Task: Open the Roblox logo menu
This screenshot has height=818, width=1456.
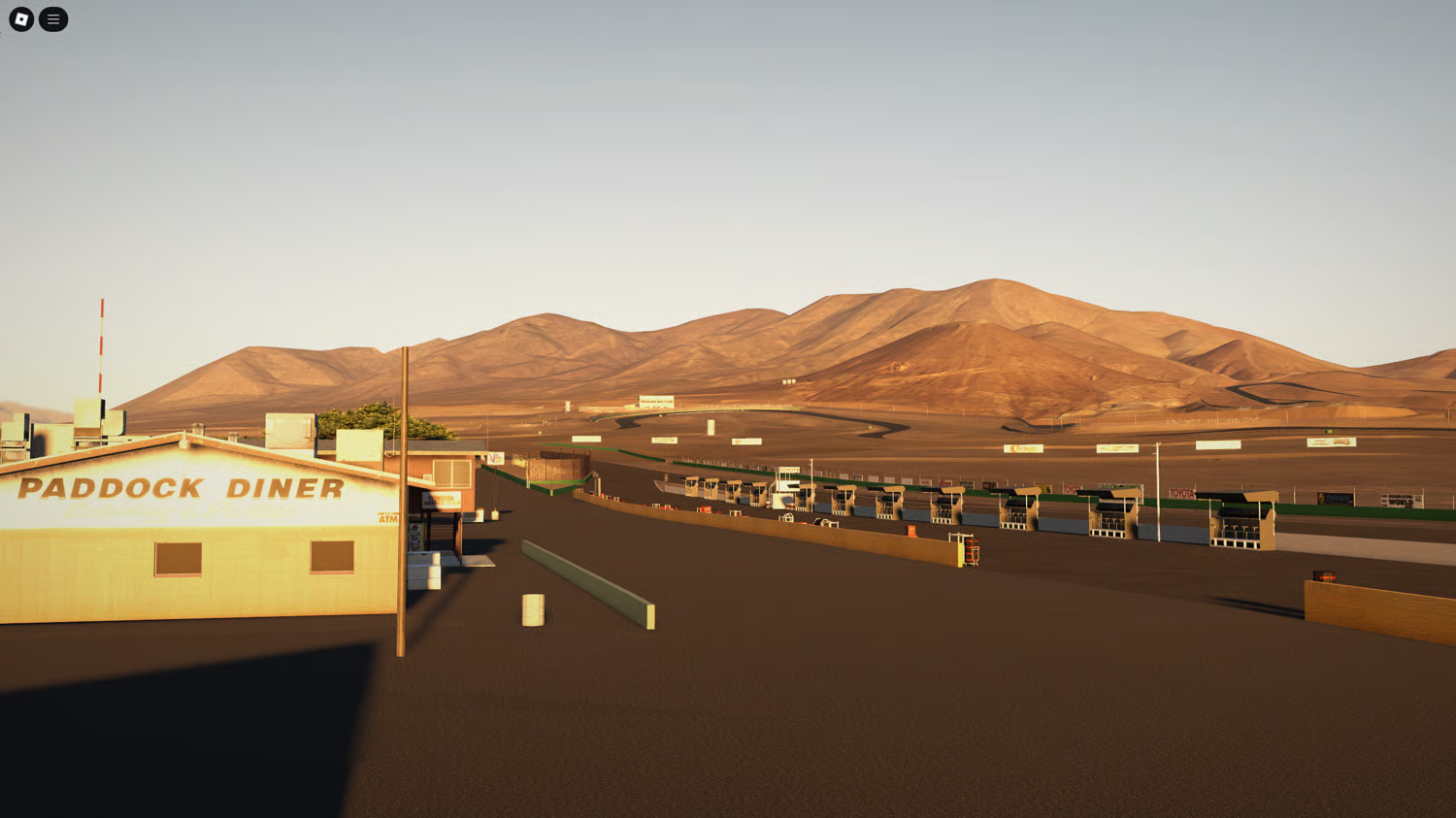Action: click(21, 19)
